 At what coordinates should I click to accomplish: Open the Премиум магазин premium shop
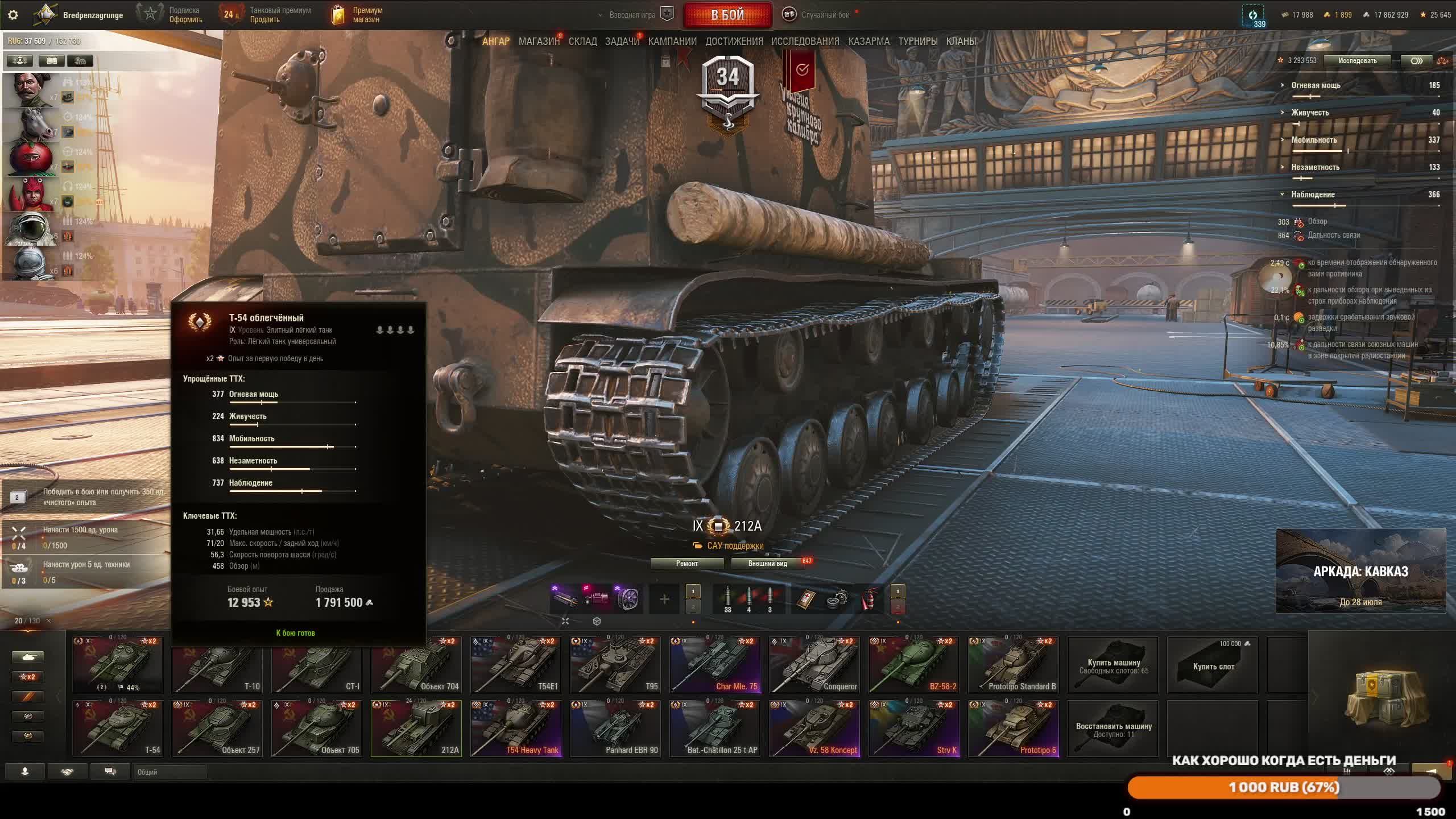coord(358,15)
